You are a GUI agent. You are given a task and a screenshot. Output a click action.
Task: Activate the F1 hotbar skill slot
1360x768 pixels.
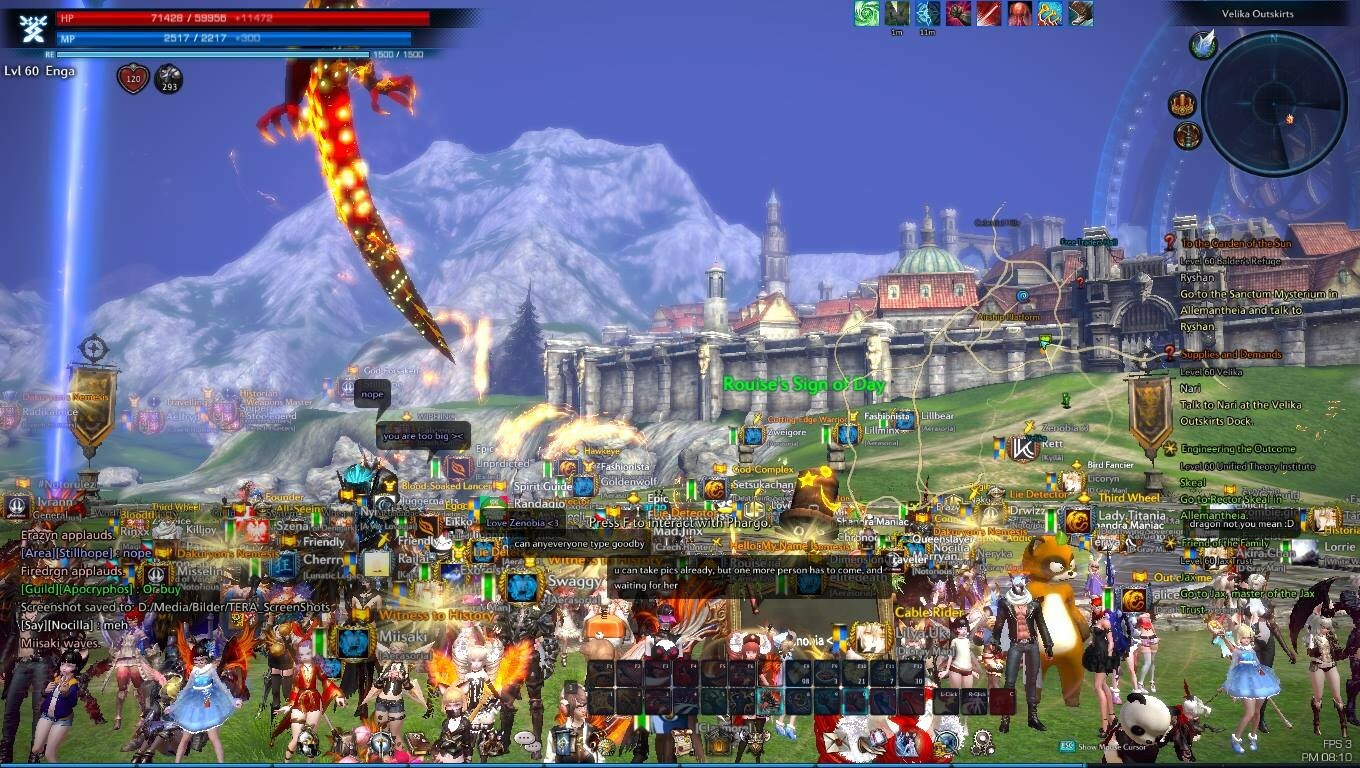coord(601,672)
